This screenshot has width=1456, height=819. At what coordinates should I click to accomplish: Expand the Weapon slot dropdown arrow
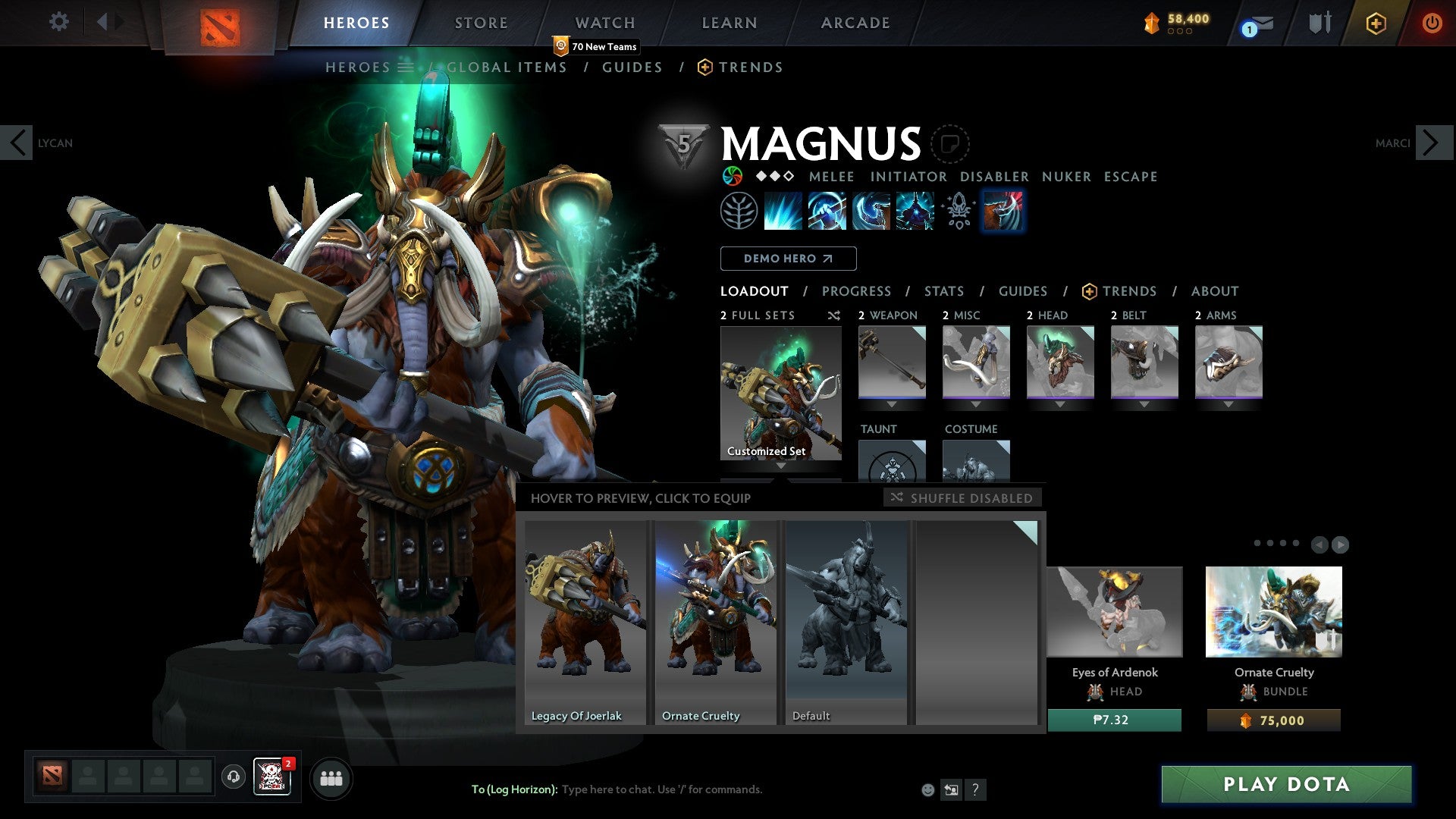[x=891, y=403]
